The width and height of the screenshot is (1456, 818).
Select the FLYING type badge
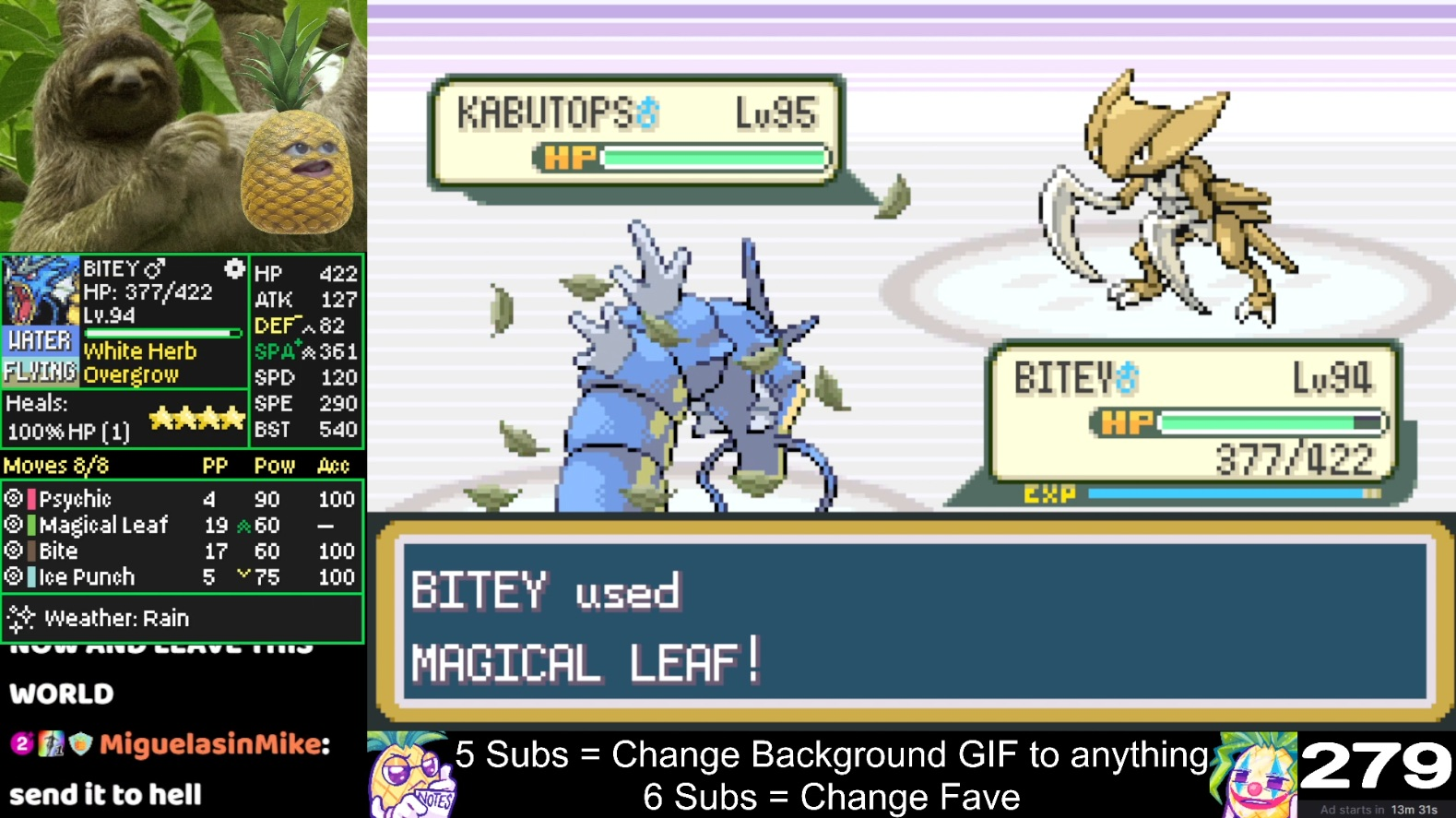(41, 370)
